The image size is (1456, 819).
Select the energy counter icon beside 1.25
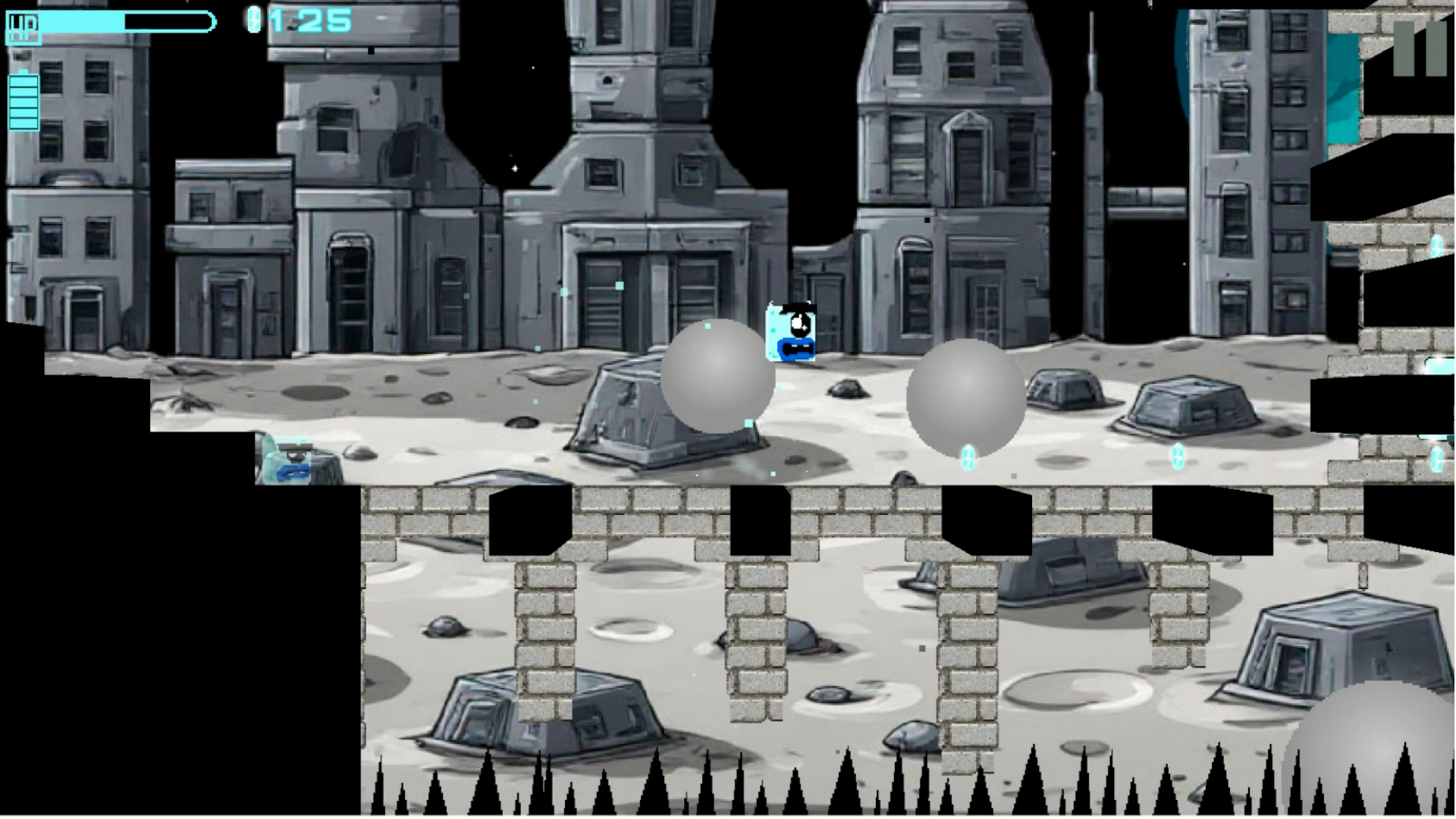tap(253, 20)
